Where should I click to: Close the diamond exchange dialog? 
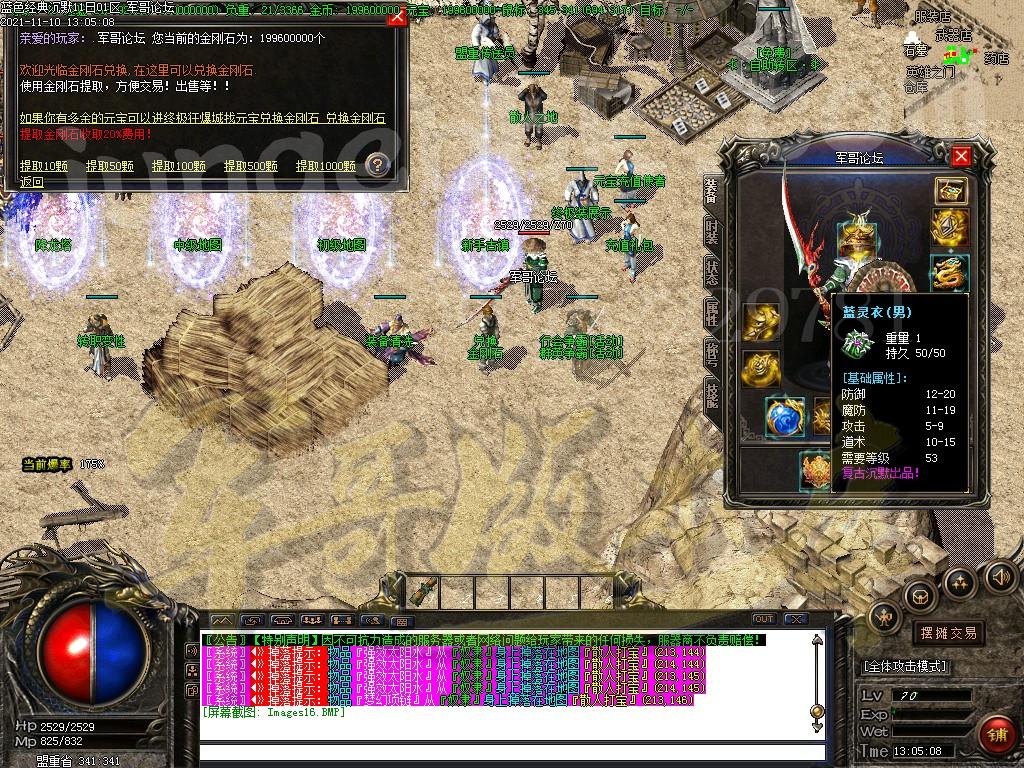[x=397, y=17]
